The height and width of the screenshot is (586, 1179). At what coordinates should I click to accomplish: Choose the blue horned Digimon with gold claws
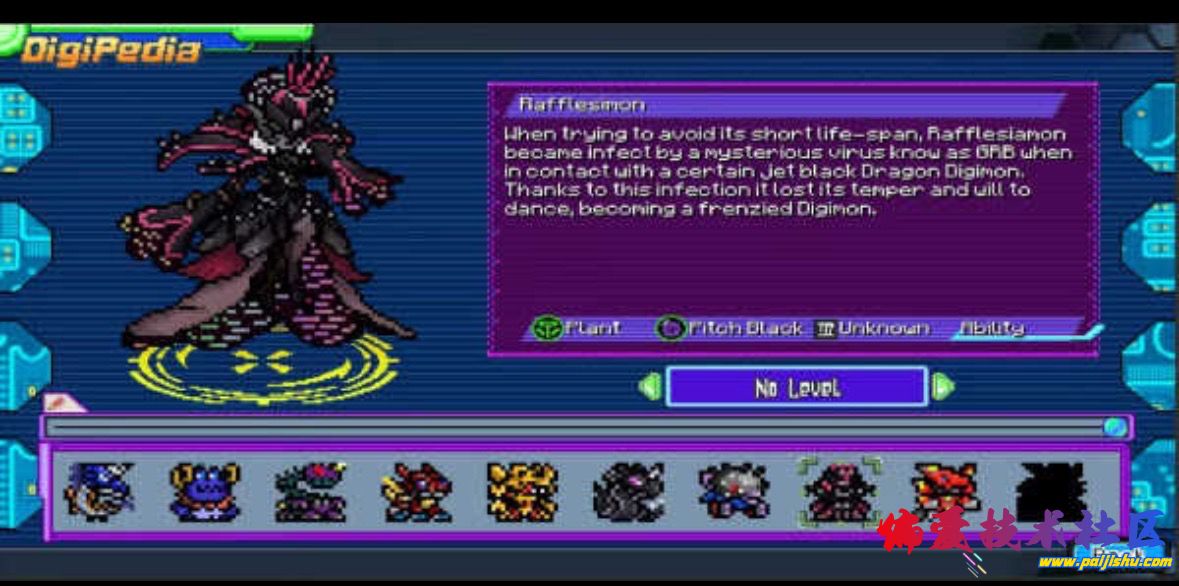(x=204, y=491)
